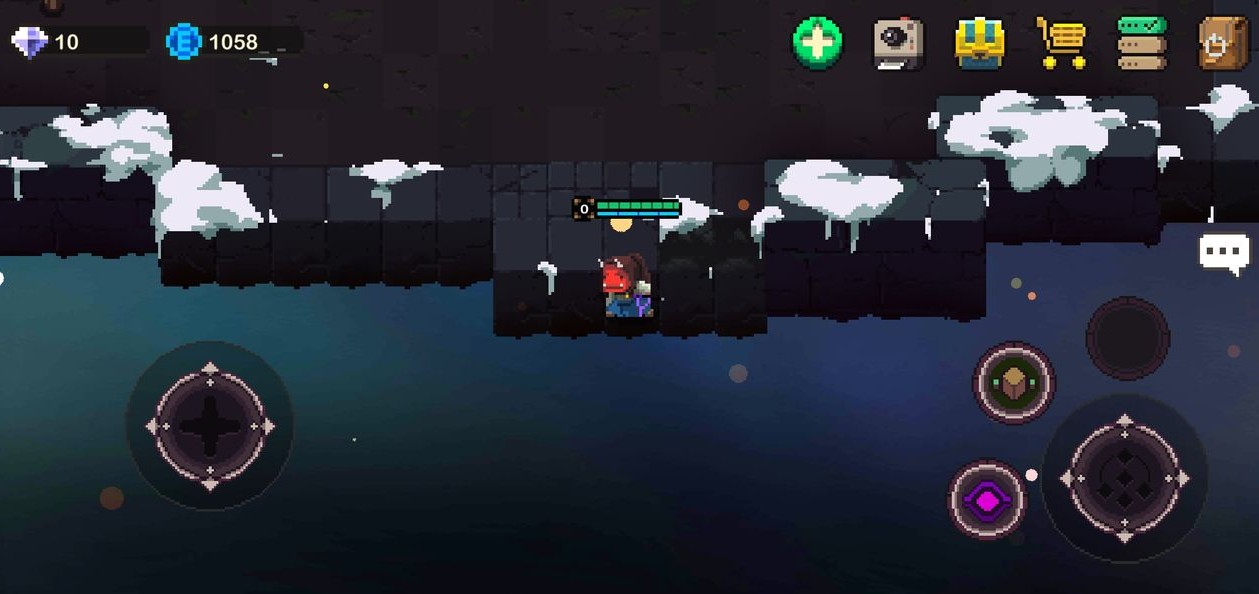Viewport: 1259px width, 594px height.
Task: Tap the green plus button
Action: [x=817, y=43]
